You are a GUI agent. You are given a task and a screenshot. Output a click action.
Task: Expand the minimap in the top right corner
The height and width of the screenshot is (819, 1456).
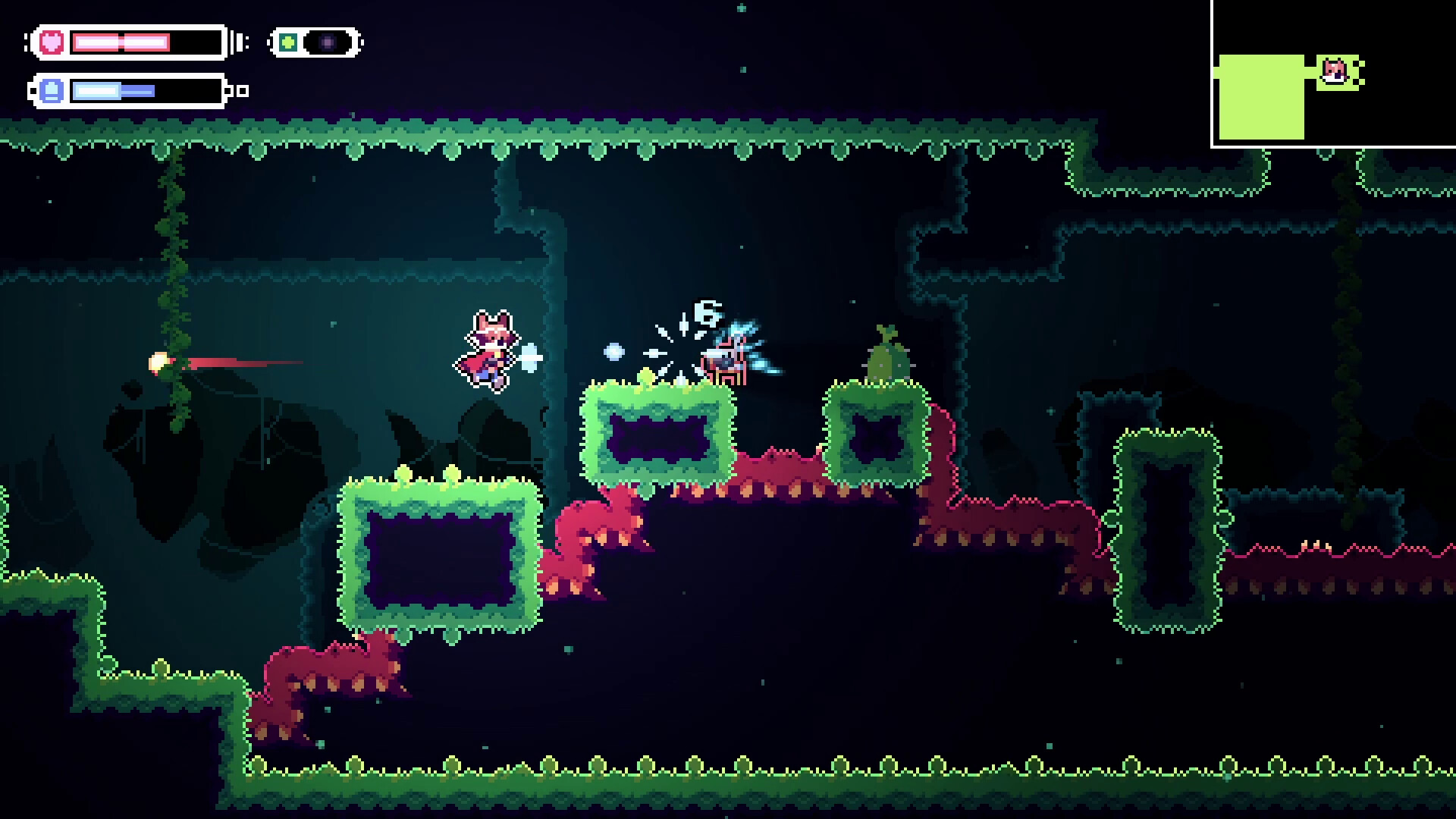(x=1333, y=74)
